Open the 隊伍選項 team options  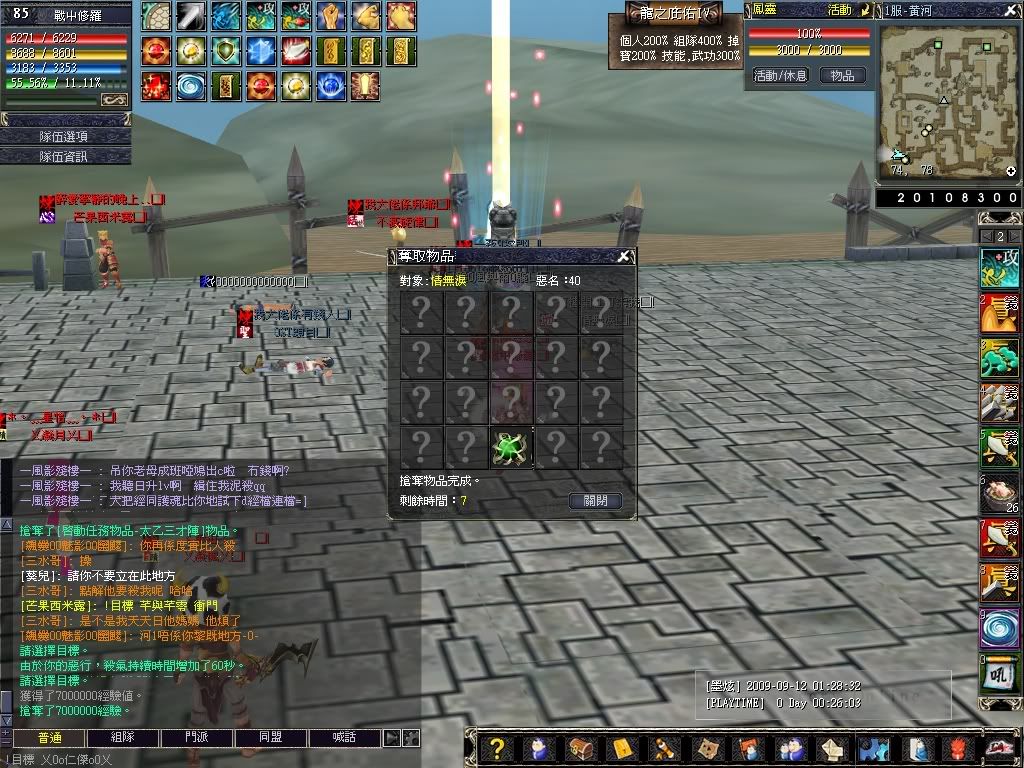pyautogui.click(x=65, y=136)
